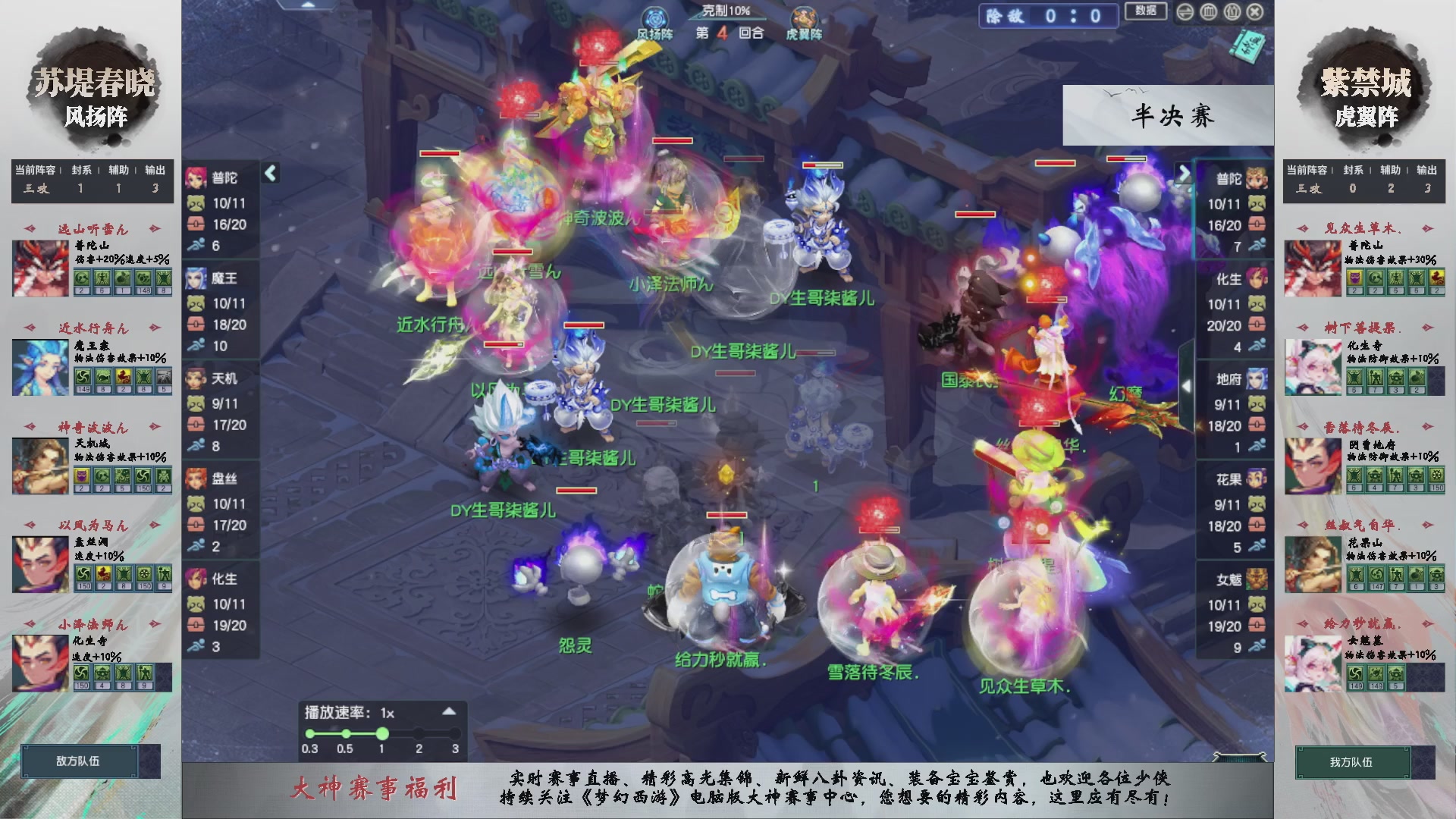
Task: Click the record book icon below top-right controls
Action: pos(1247,45)
